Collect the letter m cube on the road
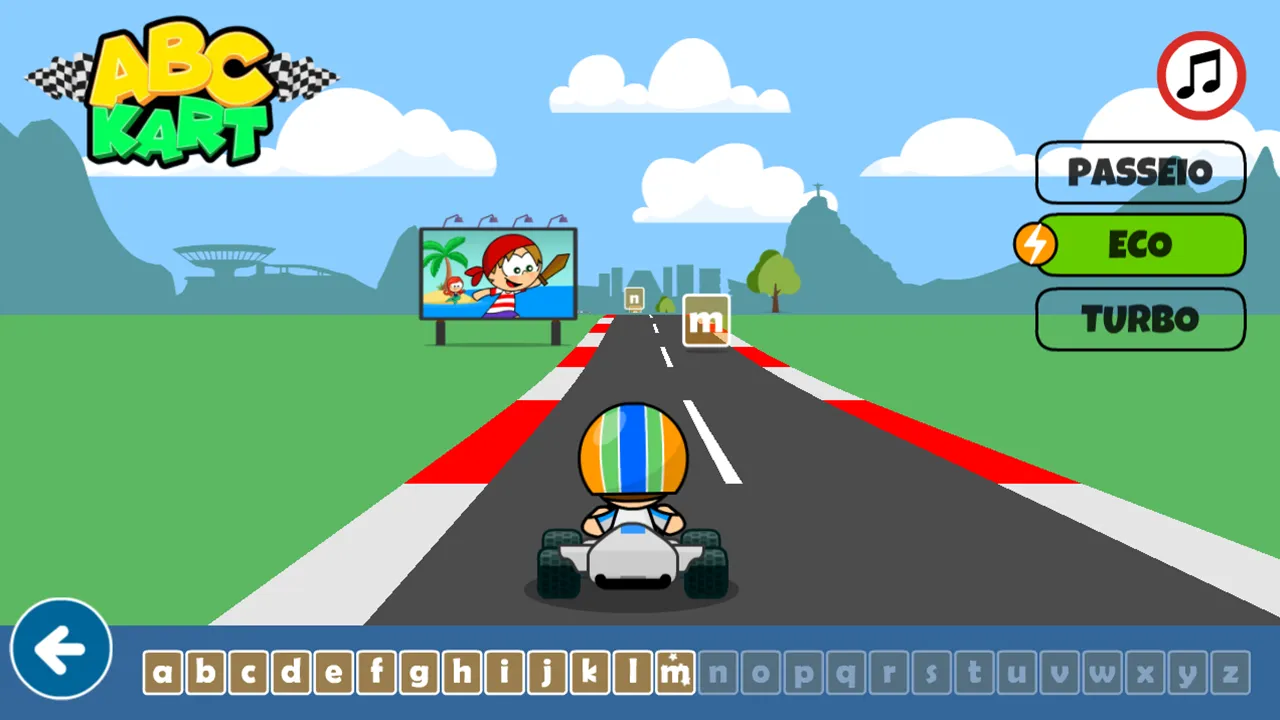Image resolution: width=1280 pixels, height=720 pixels. point(706,321)
